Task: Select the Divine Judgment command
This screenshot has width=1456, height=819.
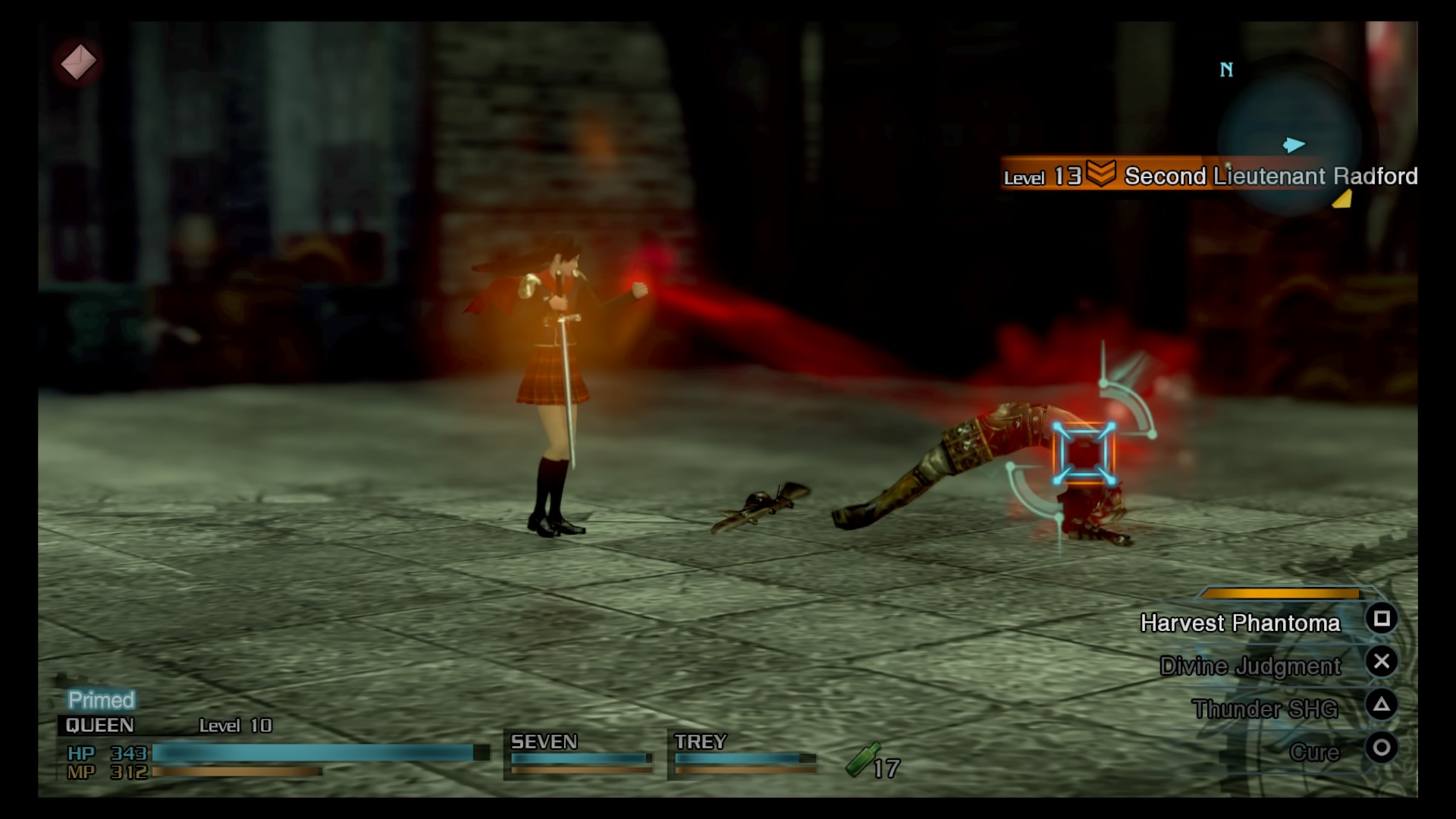Action: (1251, 666)
